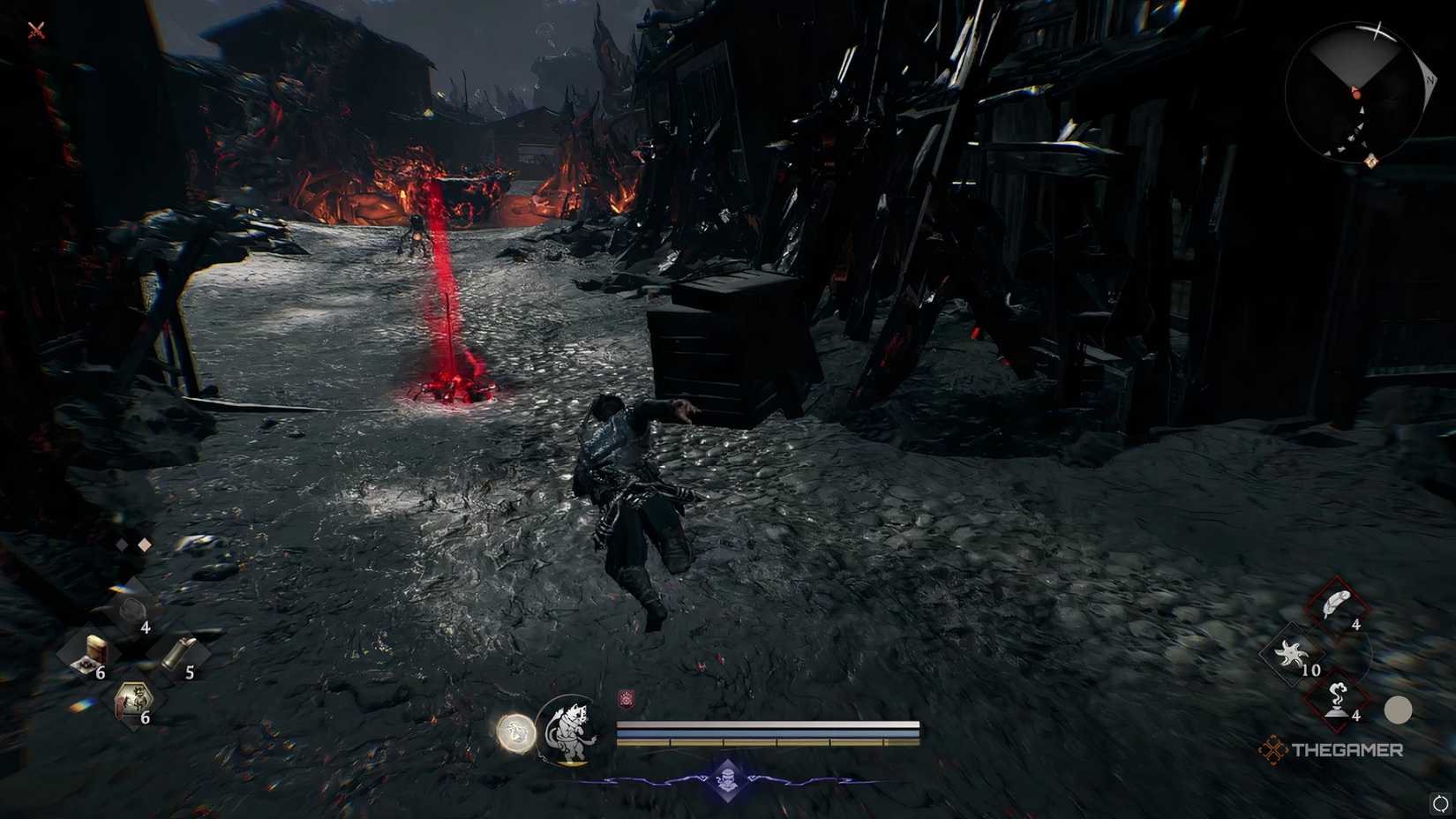This screenshot has height=819, width=1456.
Task: Click the TheGamer text label
Action: [1349, 748]
